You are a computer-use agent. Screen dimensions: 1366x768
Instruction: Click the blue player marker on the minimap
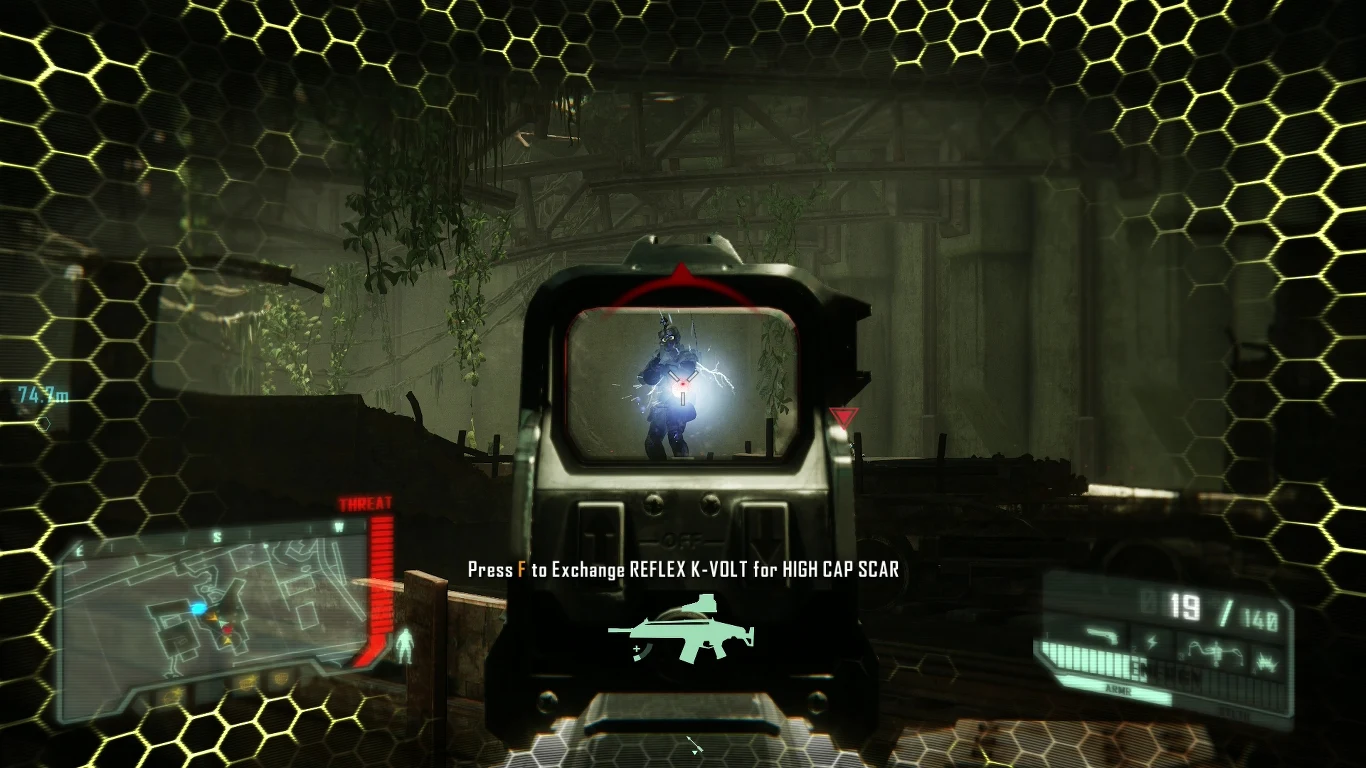pyautogui.click(x=198, y=608)
